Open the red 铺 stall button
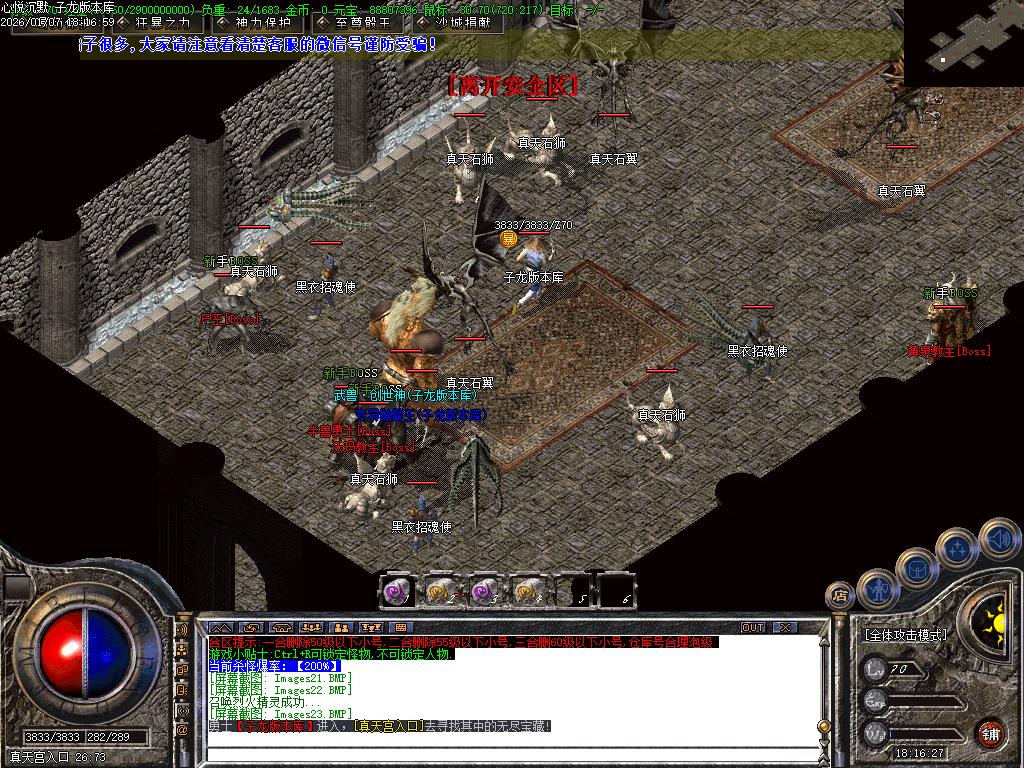 coord(990,732)
